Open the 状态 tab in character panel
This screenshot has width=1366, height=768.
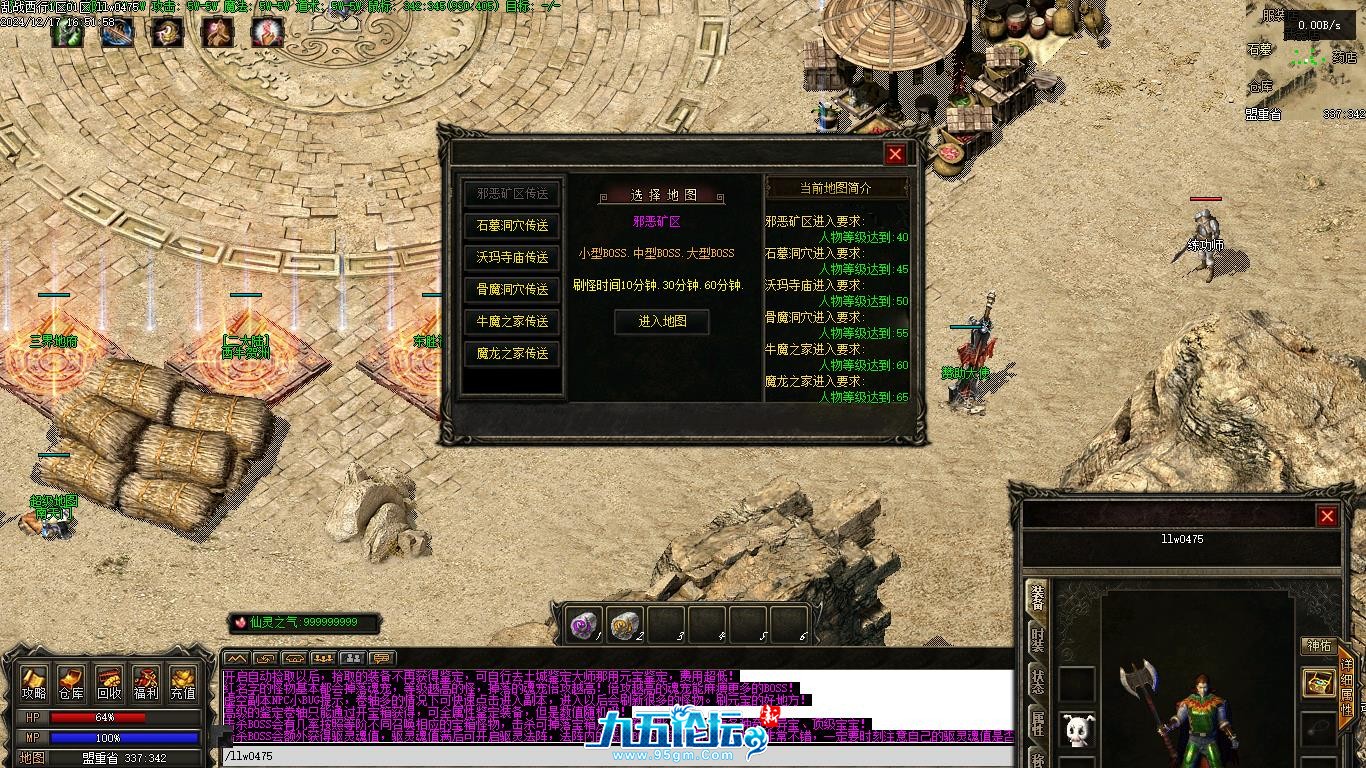click(1037, 682)
